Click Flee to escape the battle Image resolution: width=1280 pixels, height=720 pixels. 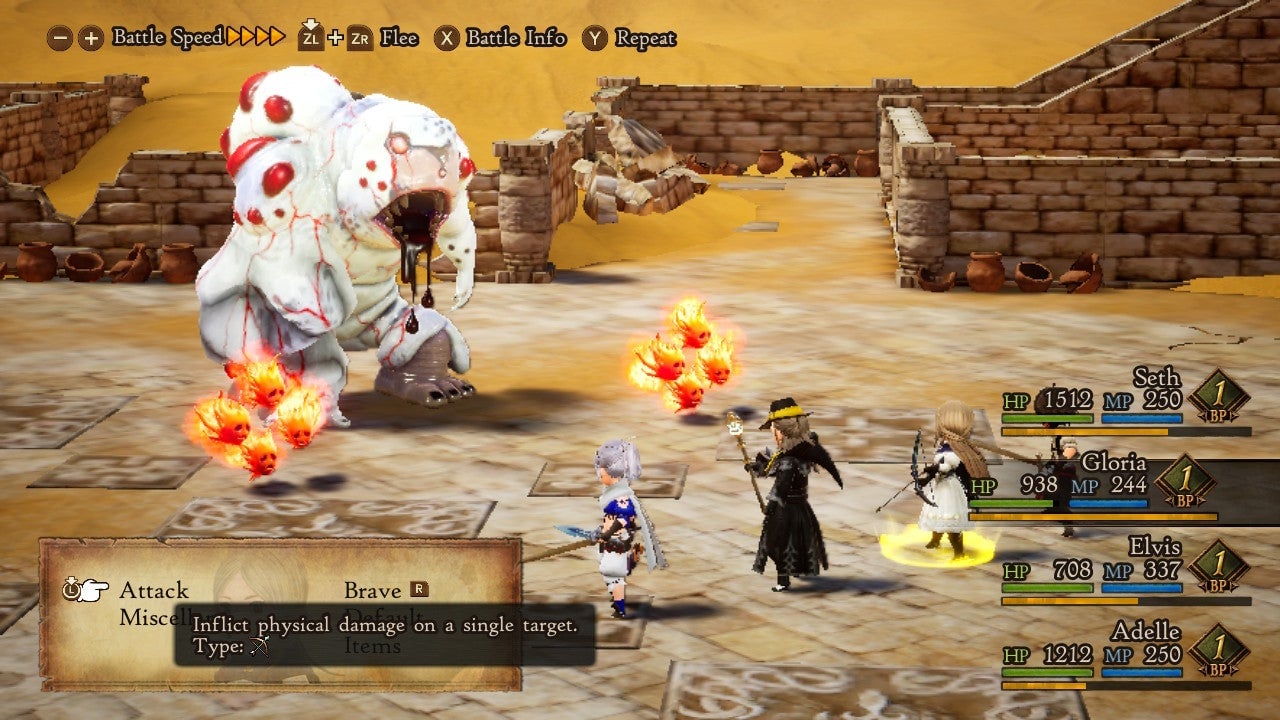399,40
